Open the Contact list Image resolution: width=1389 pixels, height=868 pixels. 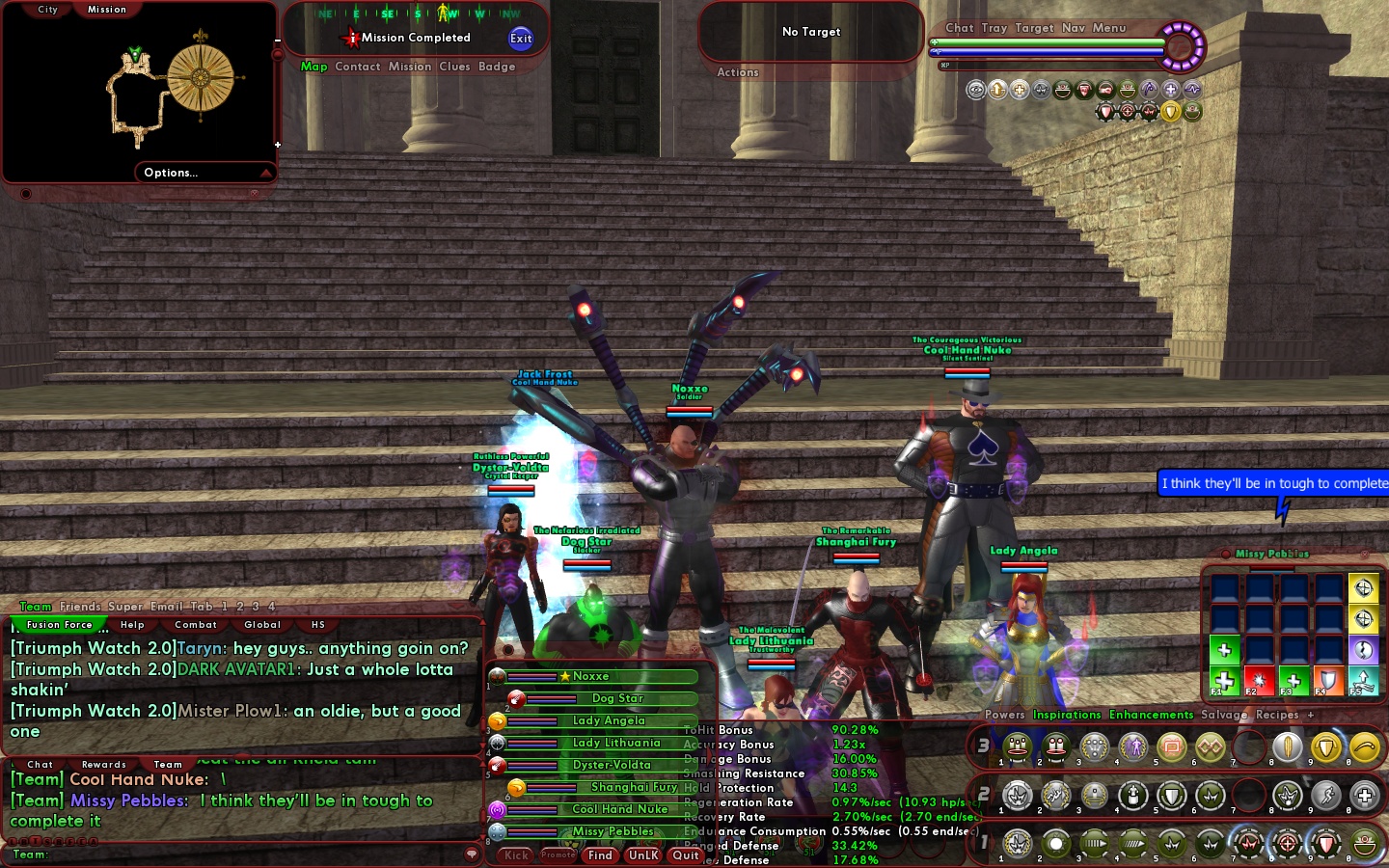click(358, 67)
